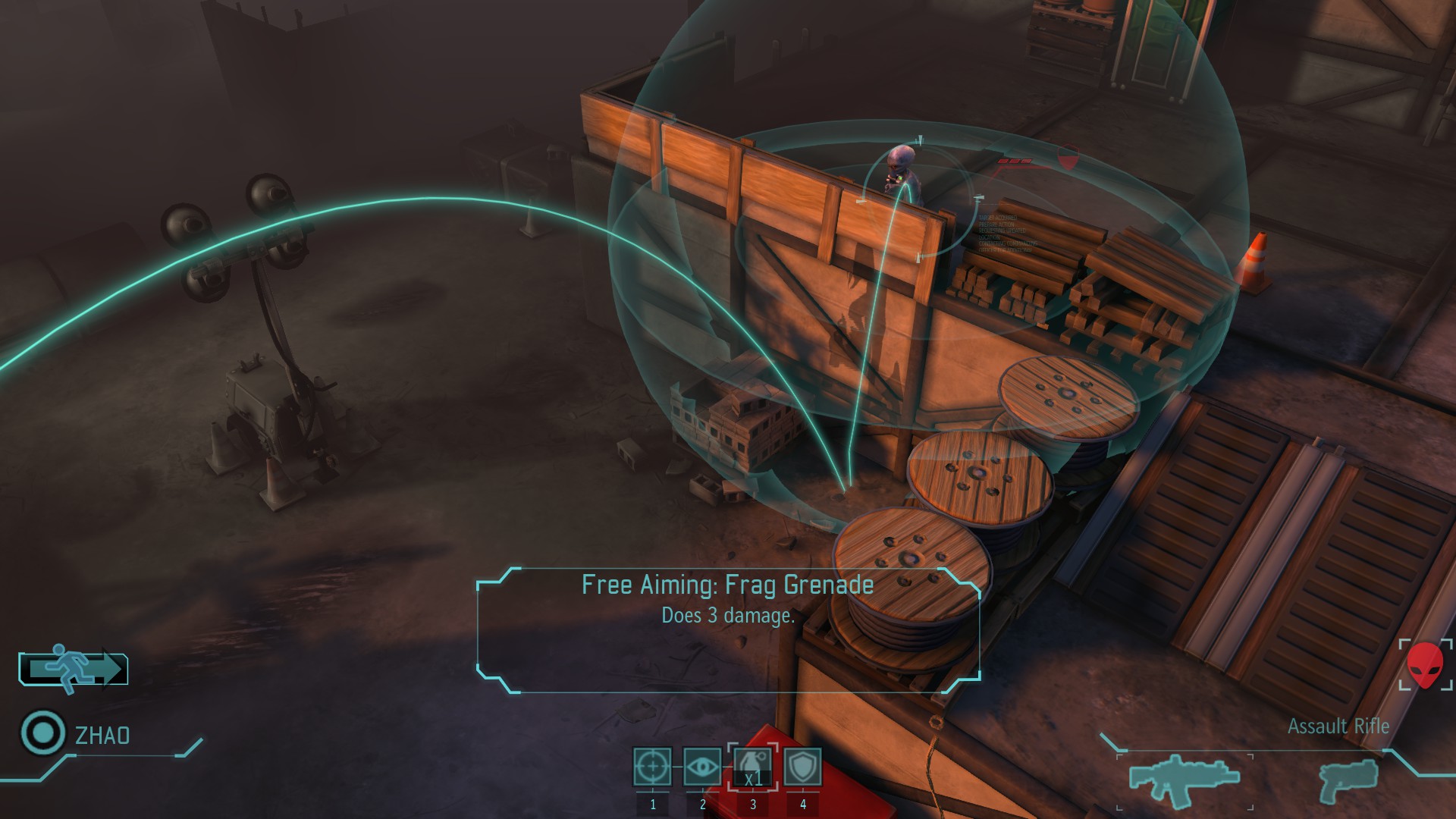Choose the Frag Grenade ability icon
The width and height of the screenshot is (1456, 819).
click(x=752, y=767)
